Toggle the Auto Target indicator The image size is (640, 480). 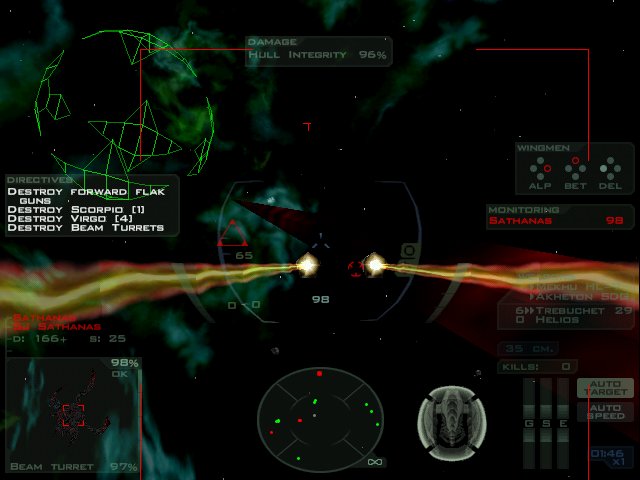pyautogui.click(x=605, y=388)
